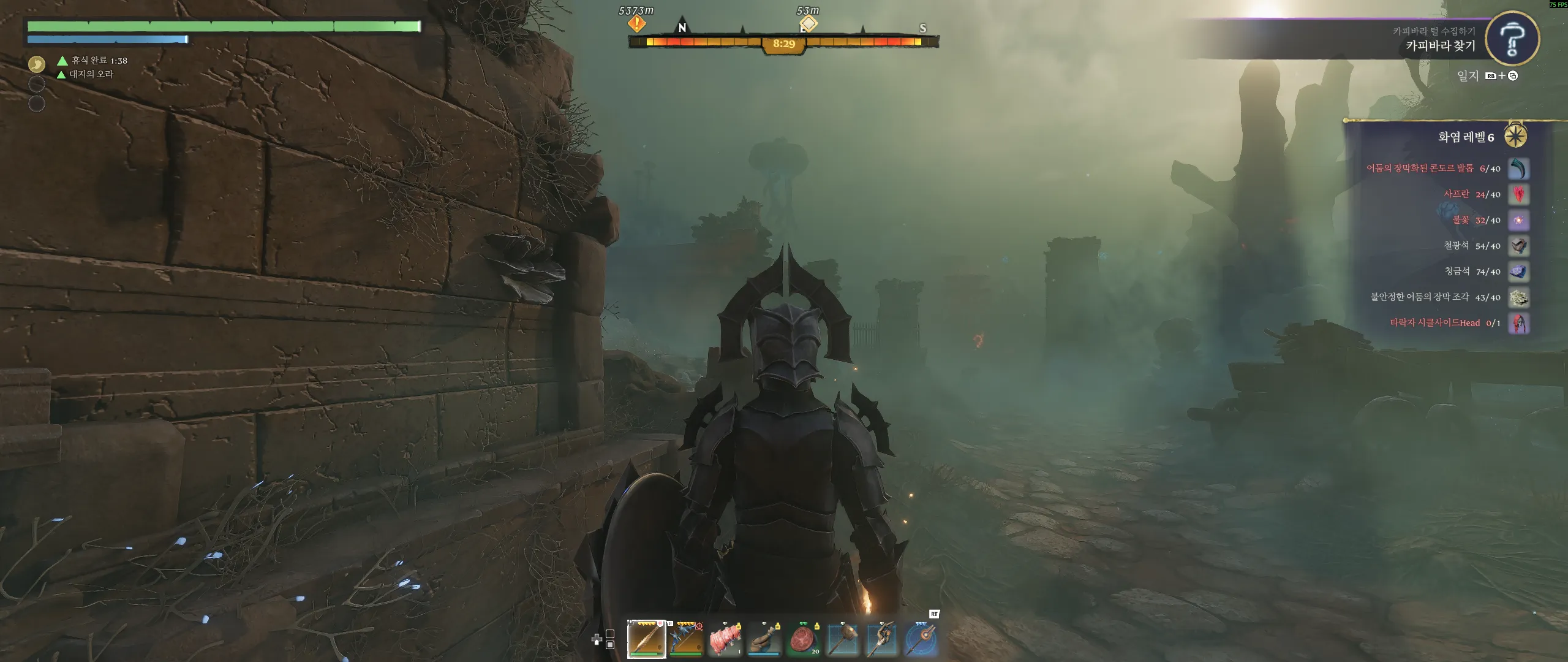
Task: Select the 청금석 blue lapis icon
Action: [x=1518, y=272]
